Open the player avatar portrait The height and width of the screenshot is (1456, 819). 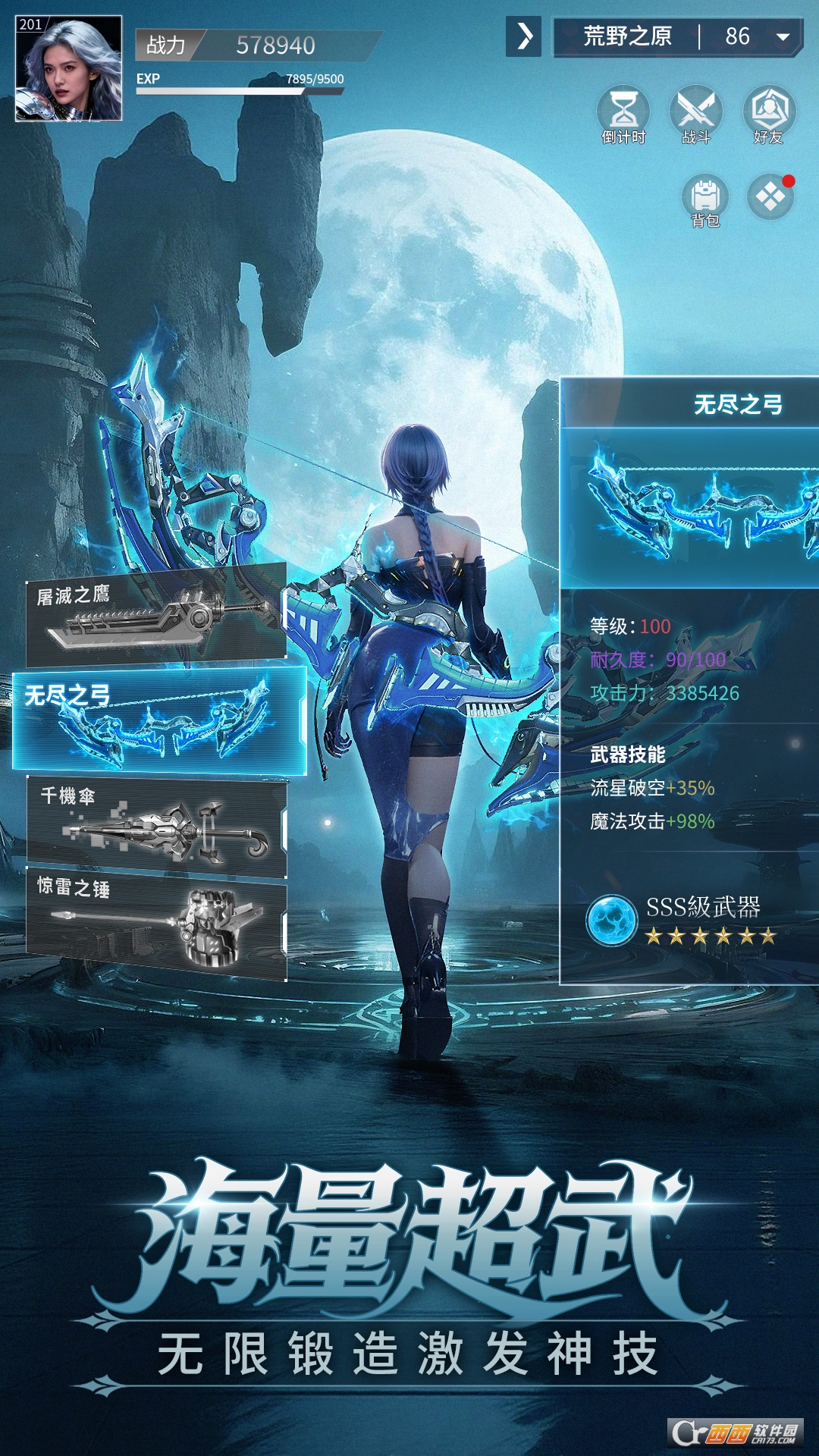click(68, 68)
